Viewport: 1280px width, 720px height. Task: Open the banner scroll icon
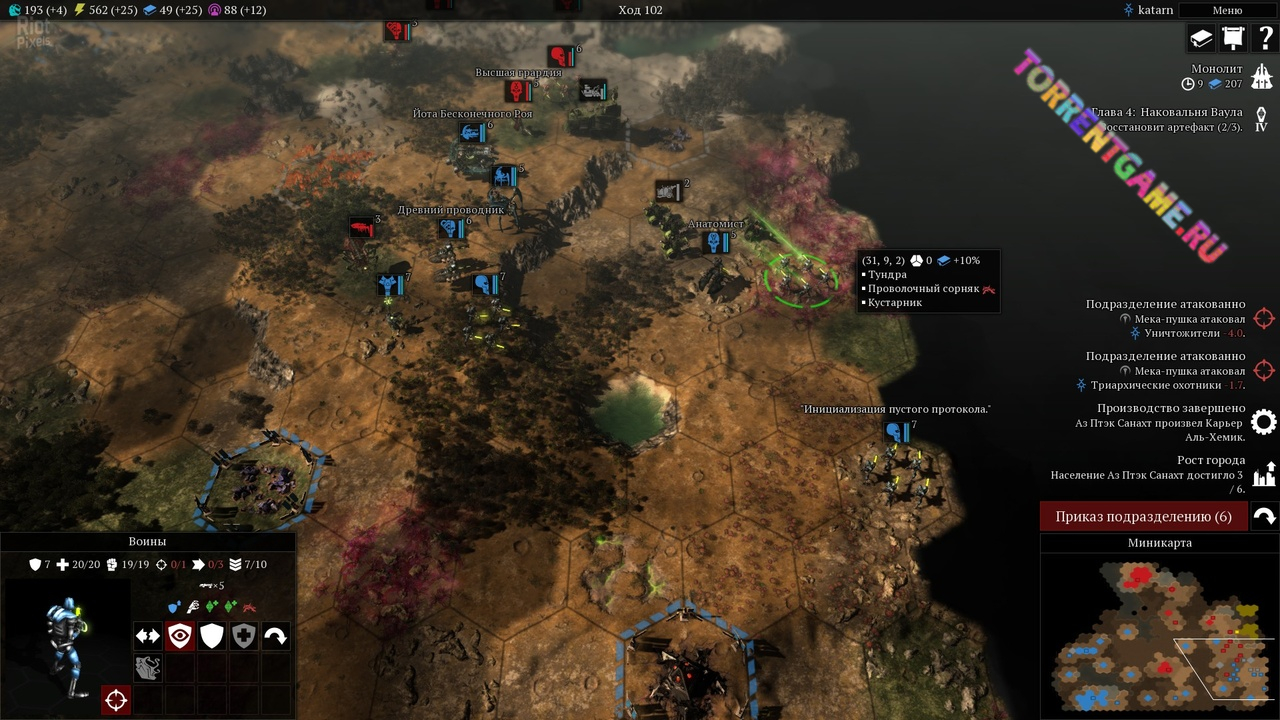tap(1232, 38)
